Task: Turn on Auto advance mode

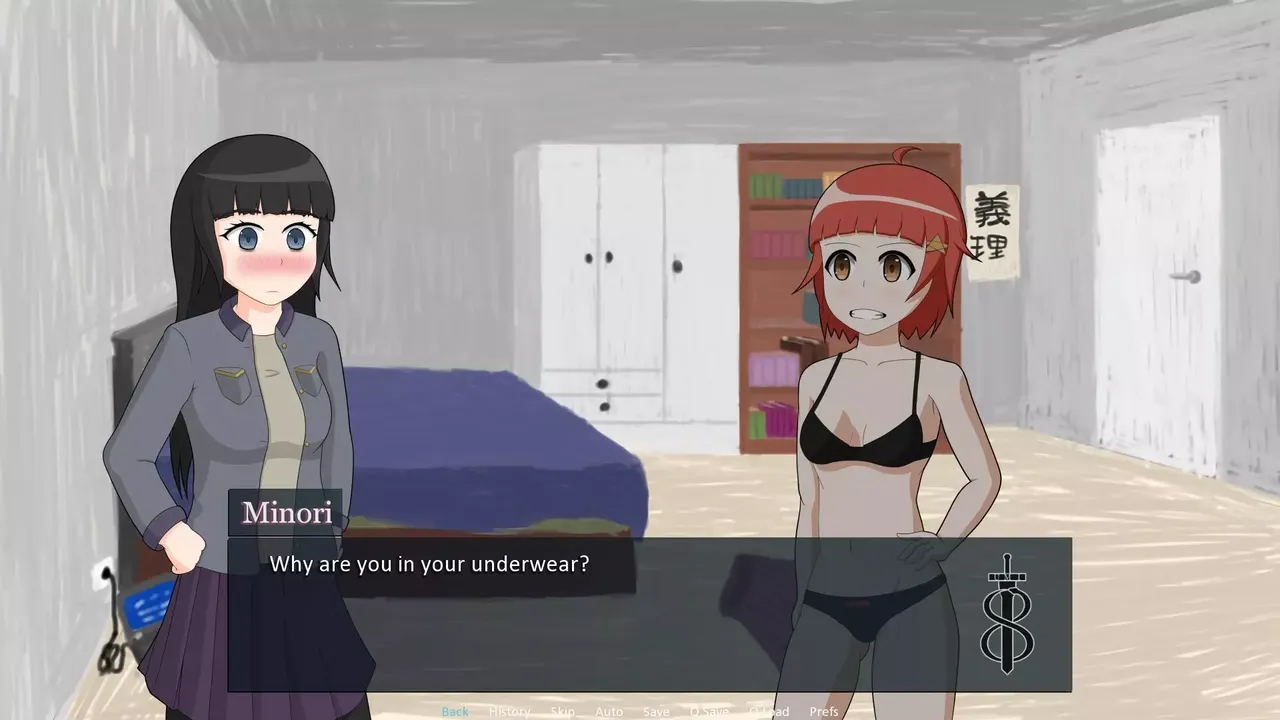Action: [x=609, y=711]
